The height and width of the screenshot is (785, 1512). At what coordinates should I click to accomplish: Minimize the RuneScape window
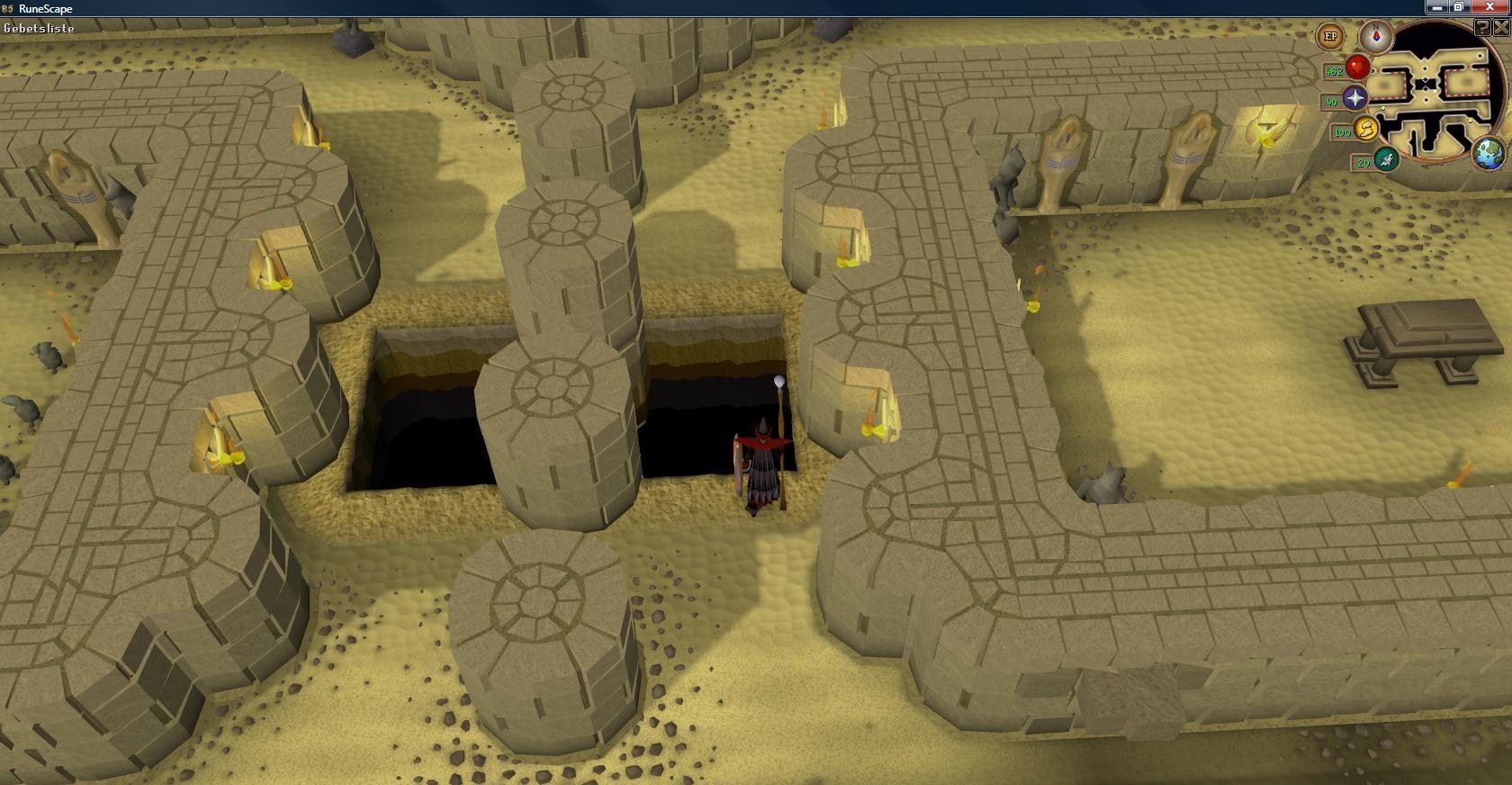(1437, 7)
